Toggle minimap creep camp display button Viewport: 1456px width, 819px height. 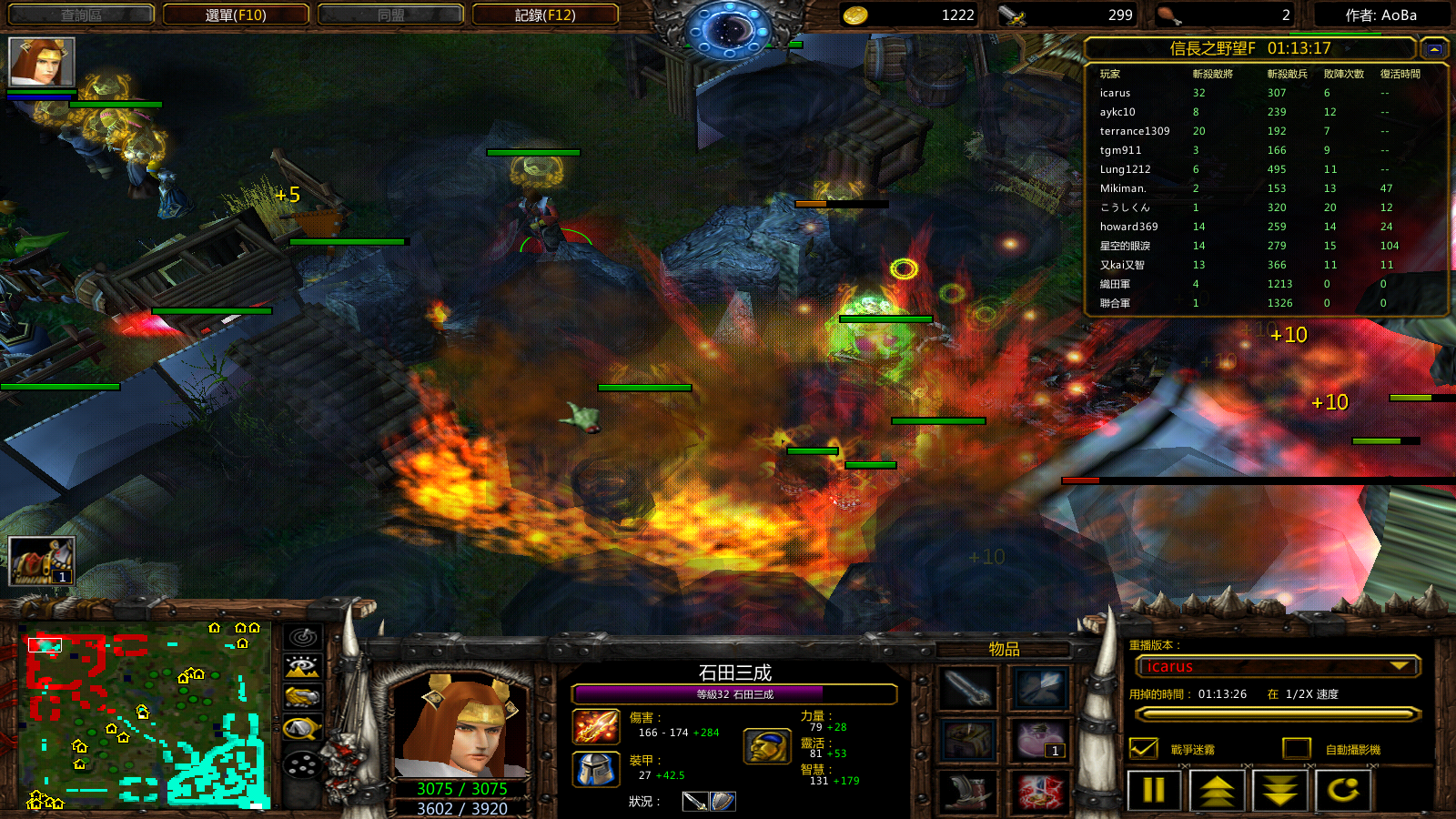click(302, 728)
